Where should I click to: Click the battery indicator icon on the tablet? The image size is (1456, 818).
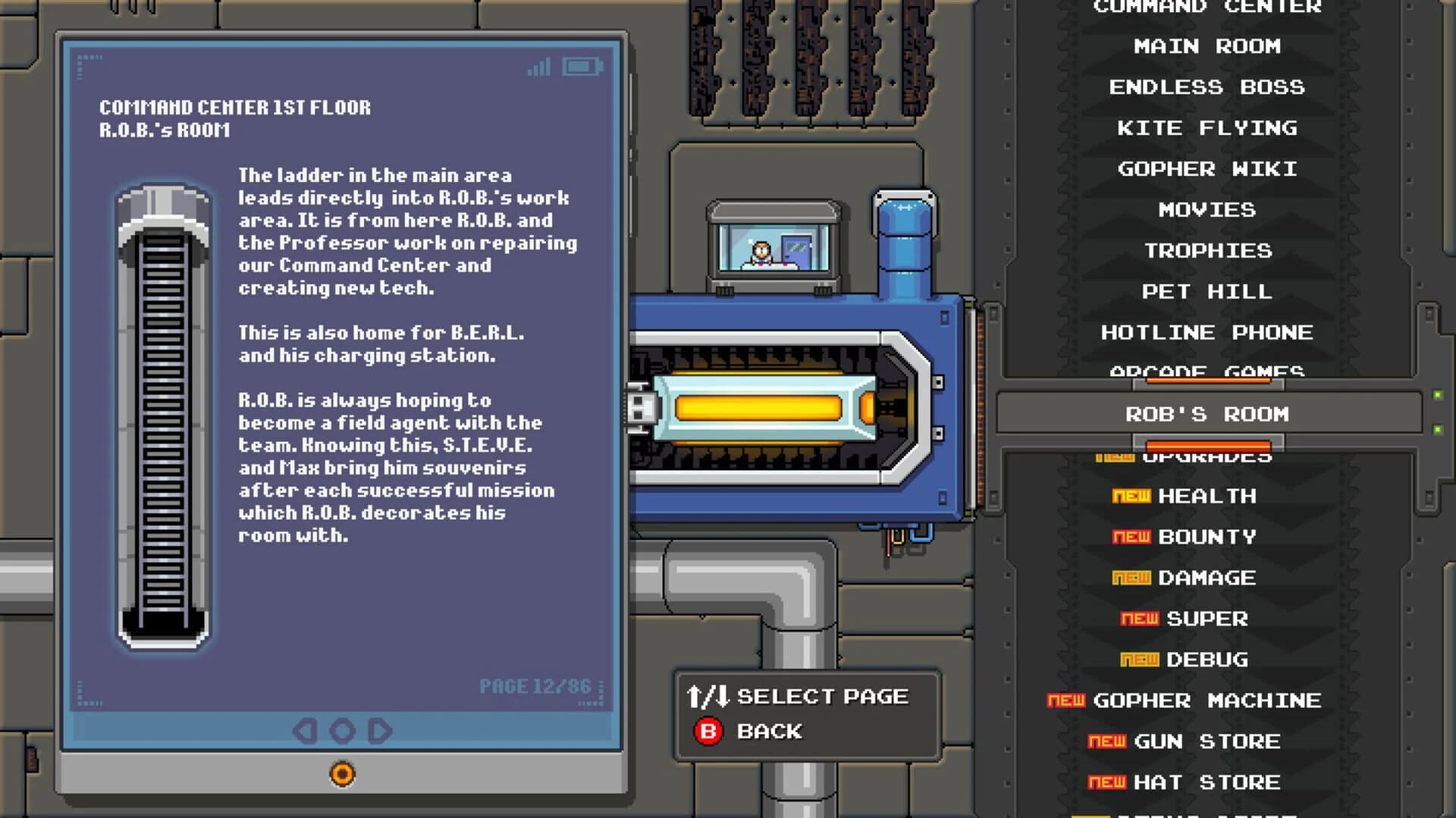tap(581, 67)
